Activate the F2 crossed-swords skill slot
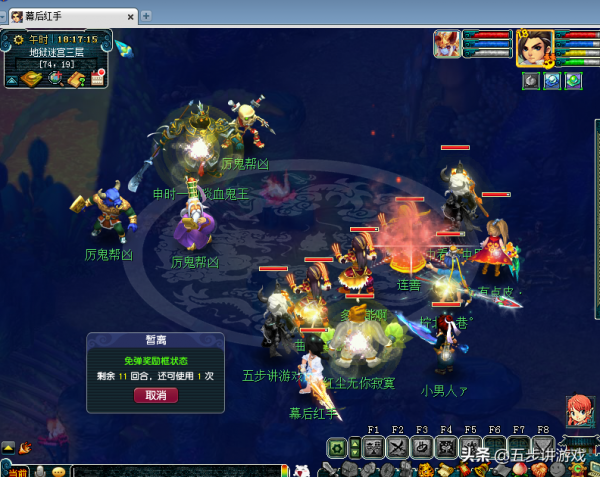Image resolution: width=600 pixels, height=477 pixels. pyautogui.click(x=397, y=448)
